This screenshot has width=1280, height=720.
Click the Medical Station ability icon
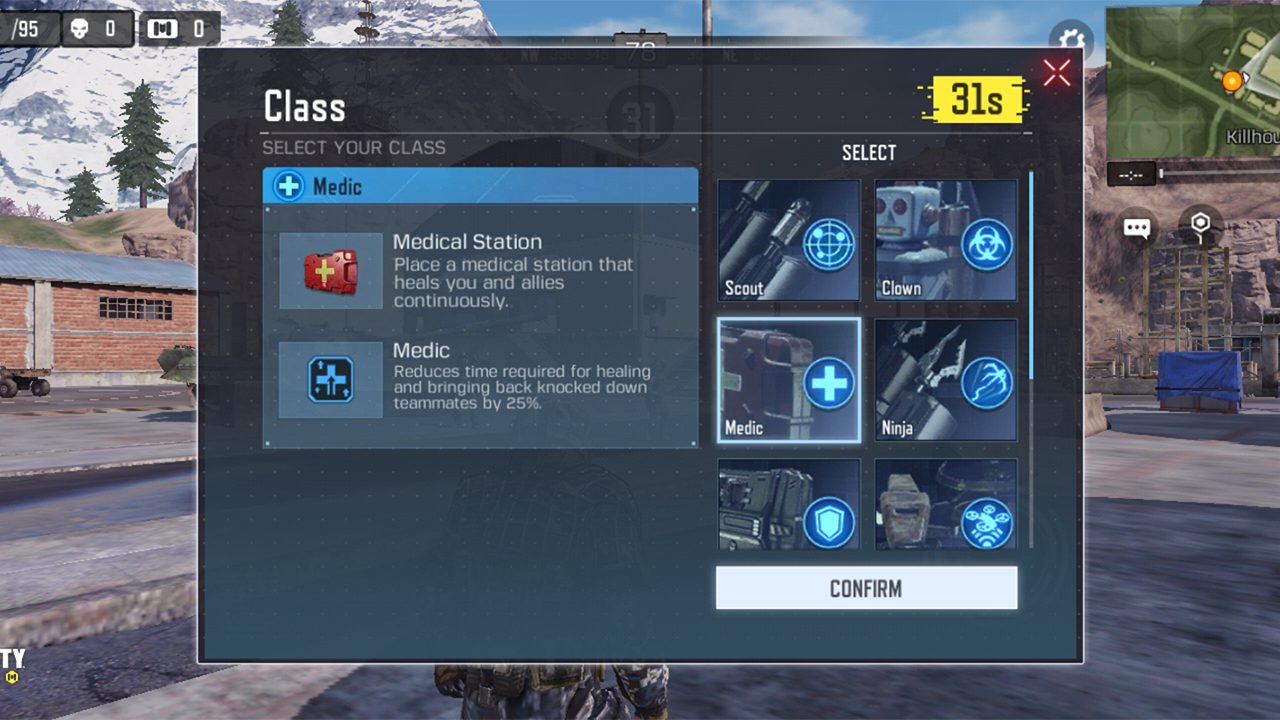coord(330,271)
